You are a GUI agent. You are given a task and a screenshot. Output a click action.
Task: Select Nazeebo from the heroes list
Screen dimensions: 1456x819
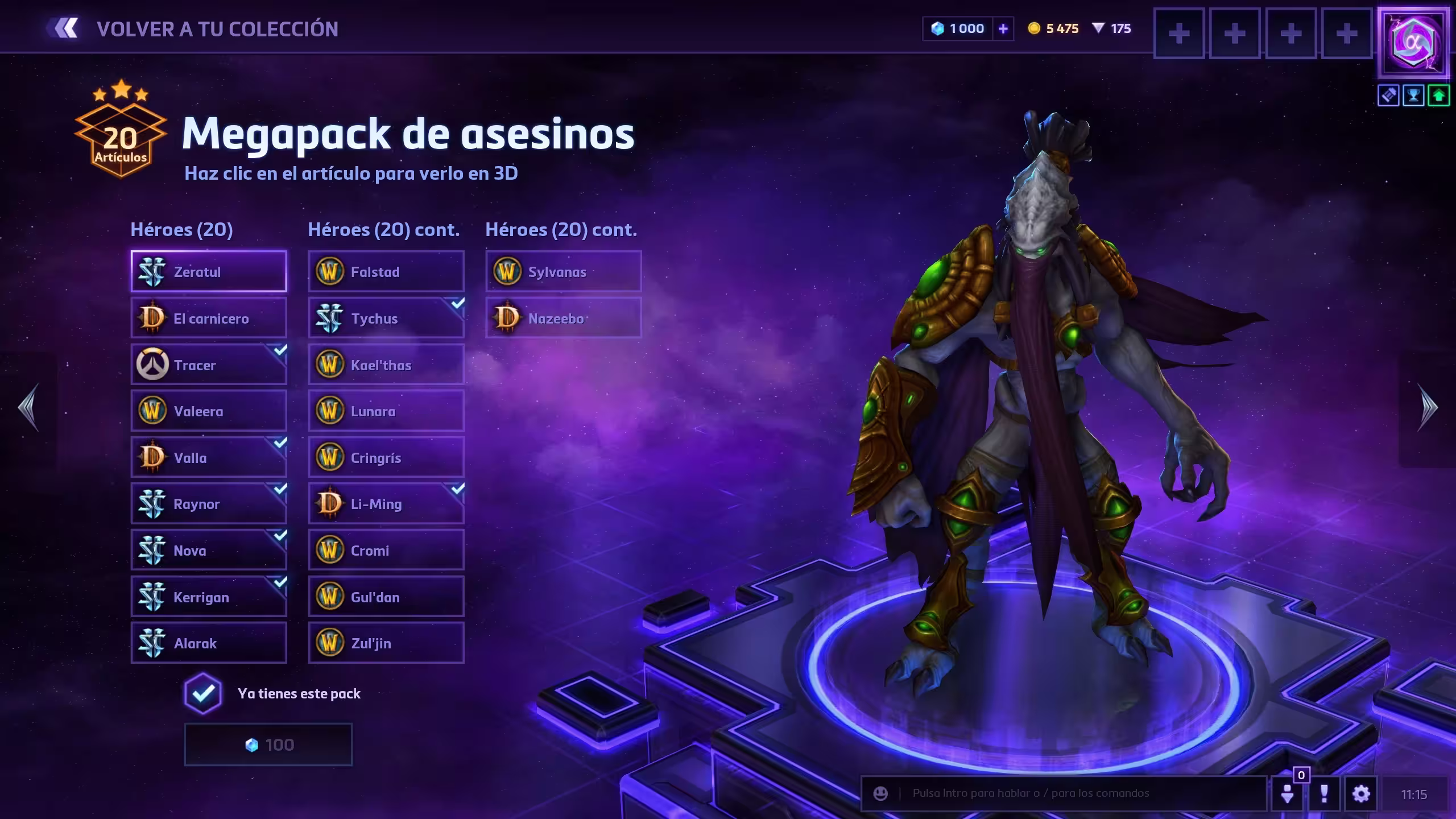(564, 318)
